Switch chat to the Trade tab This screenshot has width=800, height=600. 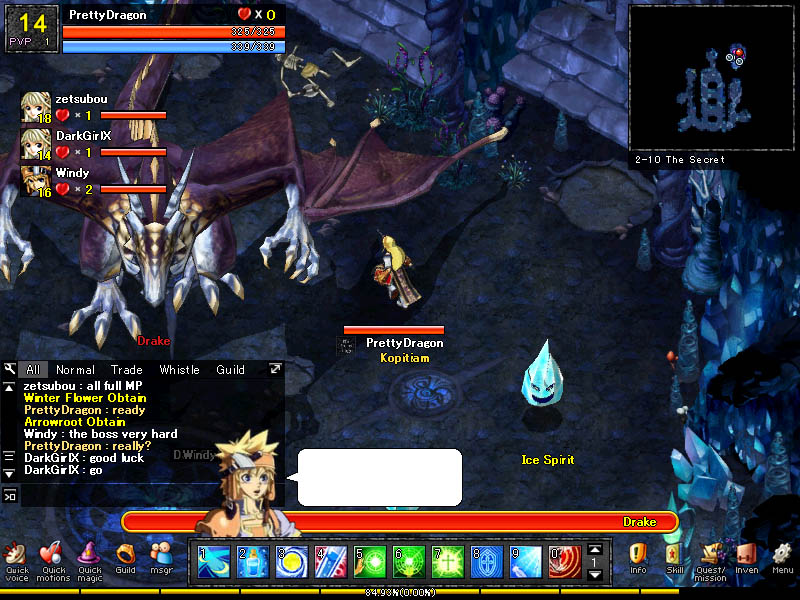(127, 370)
